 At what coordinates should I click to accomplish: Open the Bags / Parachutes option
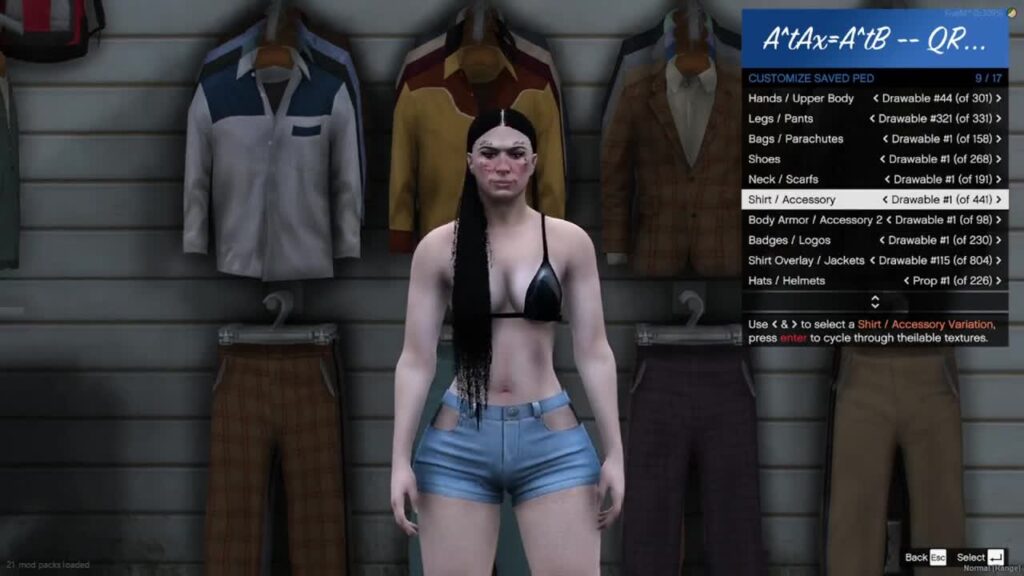(x=874, y=139)
